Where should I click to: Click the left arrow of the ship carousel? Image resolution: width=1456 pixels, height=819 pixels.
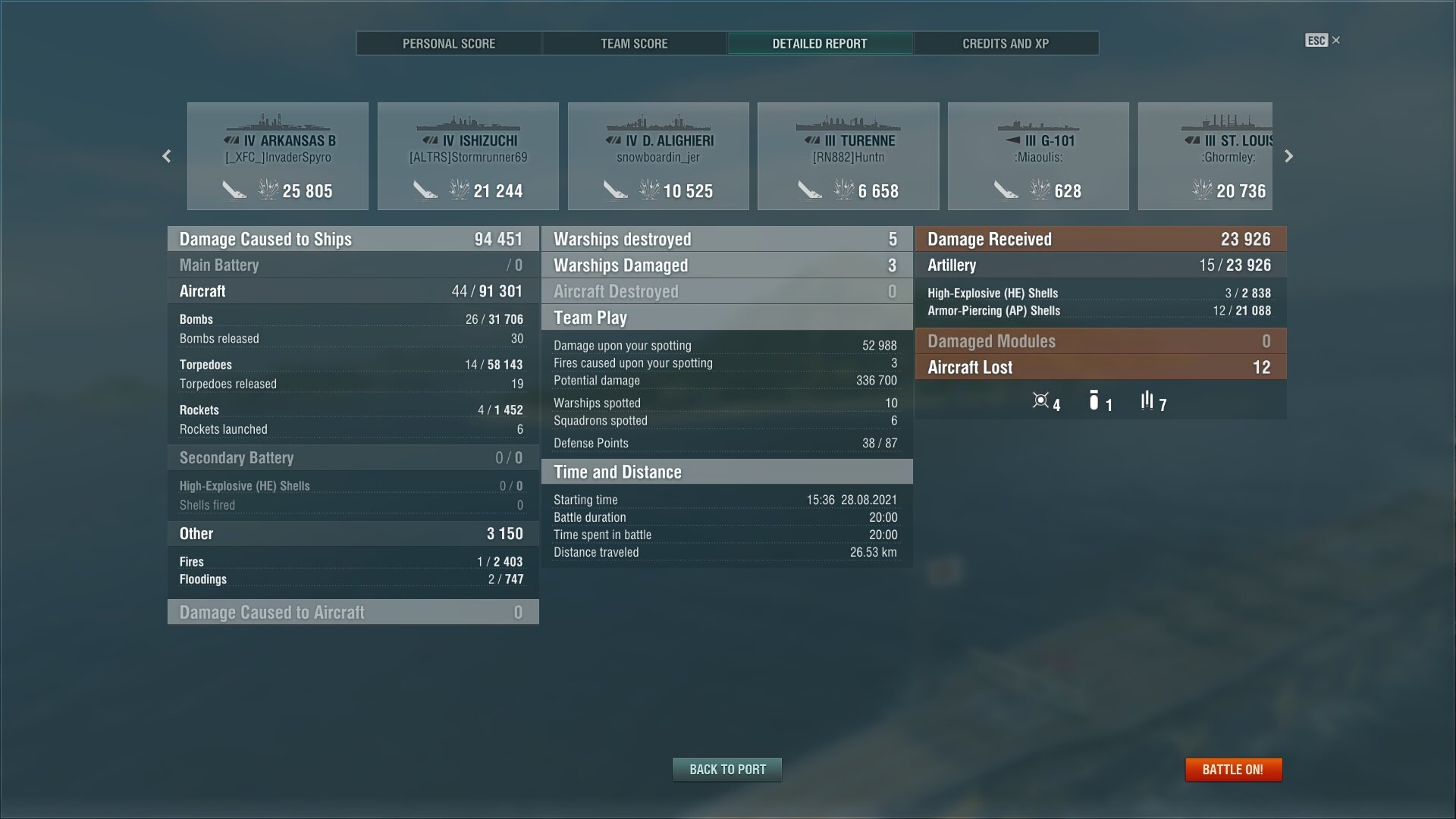(x=167, y=156)
